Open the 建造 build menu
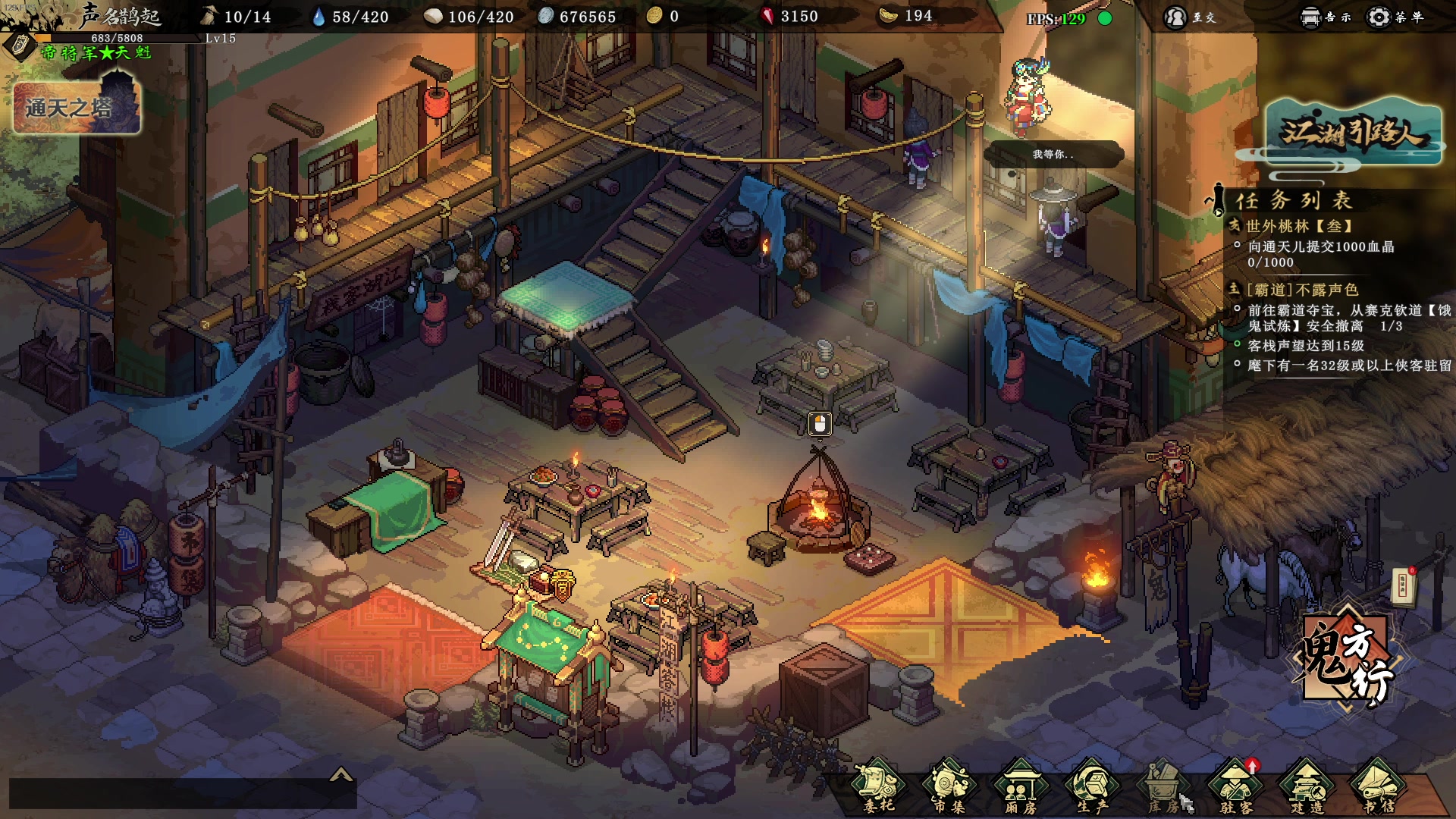This screenshot has height=819, width=1456. 1307,787
